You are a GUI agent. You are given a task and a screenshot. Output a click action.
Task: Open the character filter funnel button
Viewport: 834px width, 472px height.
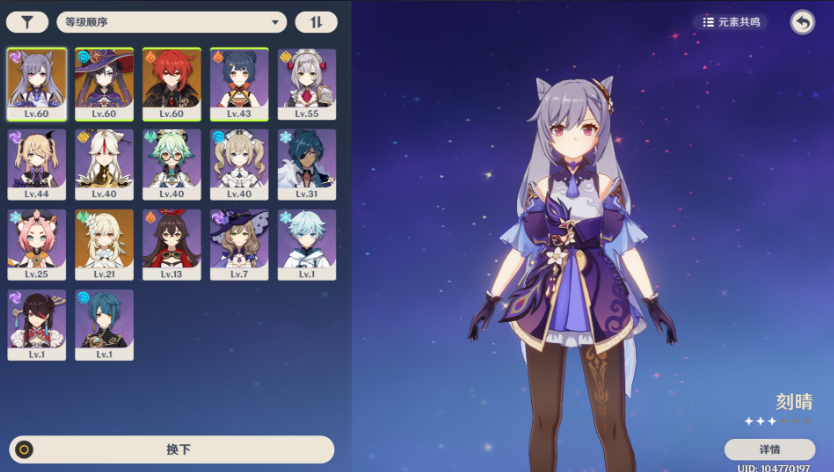[28, 22]
